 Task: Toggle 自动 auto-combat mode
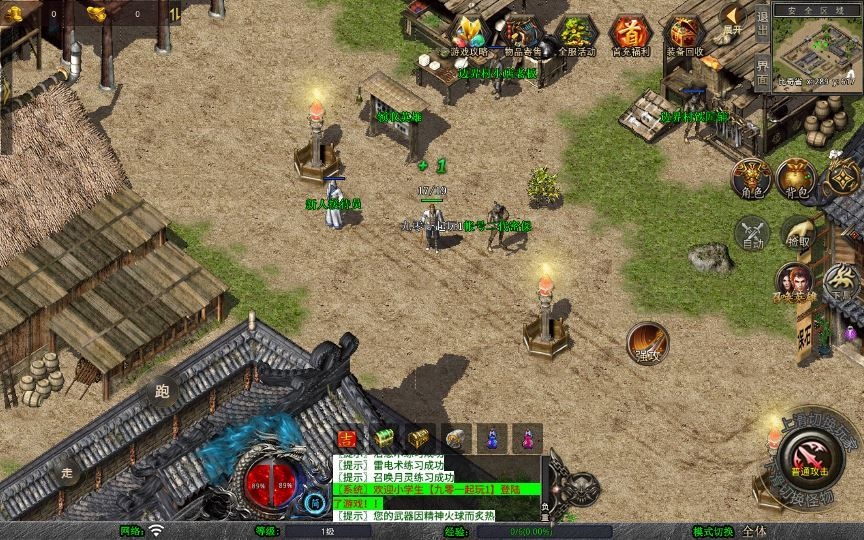pyautogui.click(x=752, y=233)
